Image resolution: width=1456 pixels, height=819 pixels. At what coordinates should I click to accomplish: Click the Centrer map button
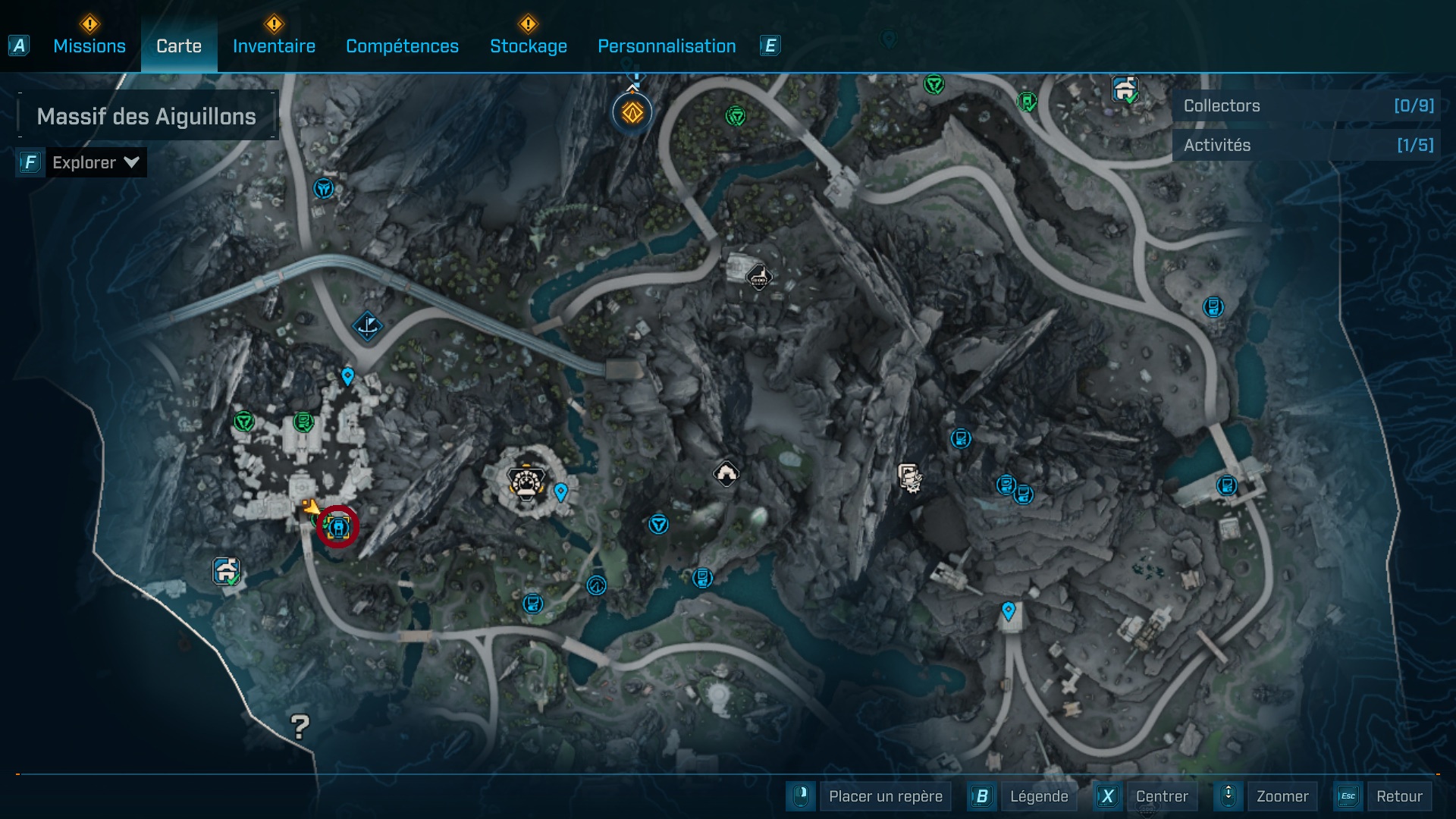(1161, 796)
